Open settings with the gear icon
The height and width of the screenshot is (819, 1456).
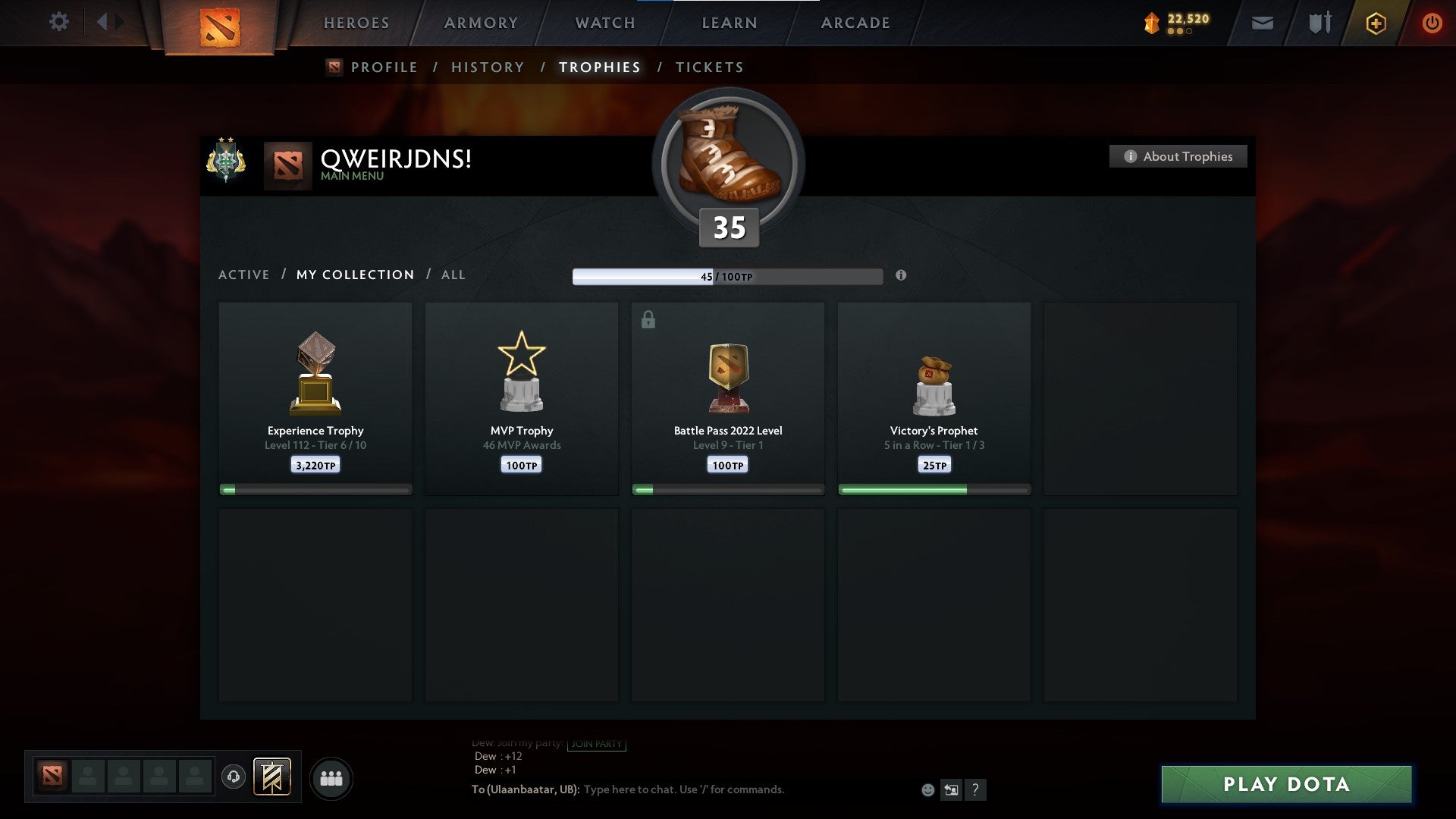[x=59, y=22]
